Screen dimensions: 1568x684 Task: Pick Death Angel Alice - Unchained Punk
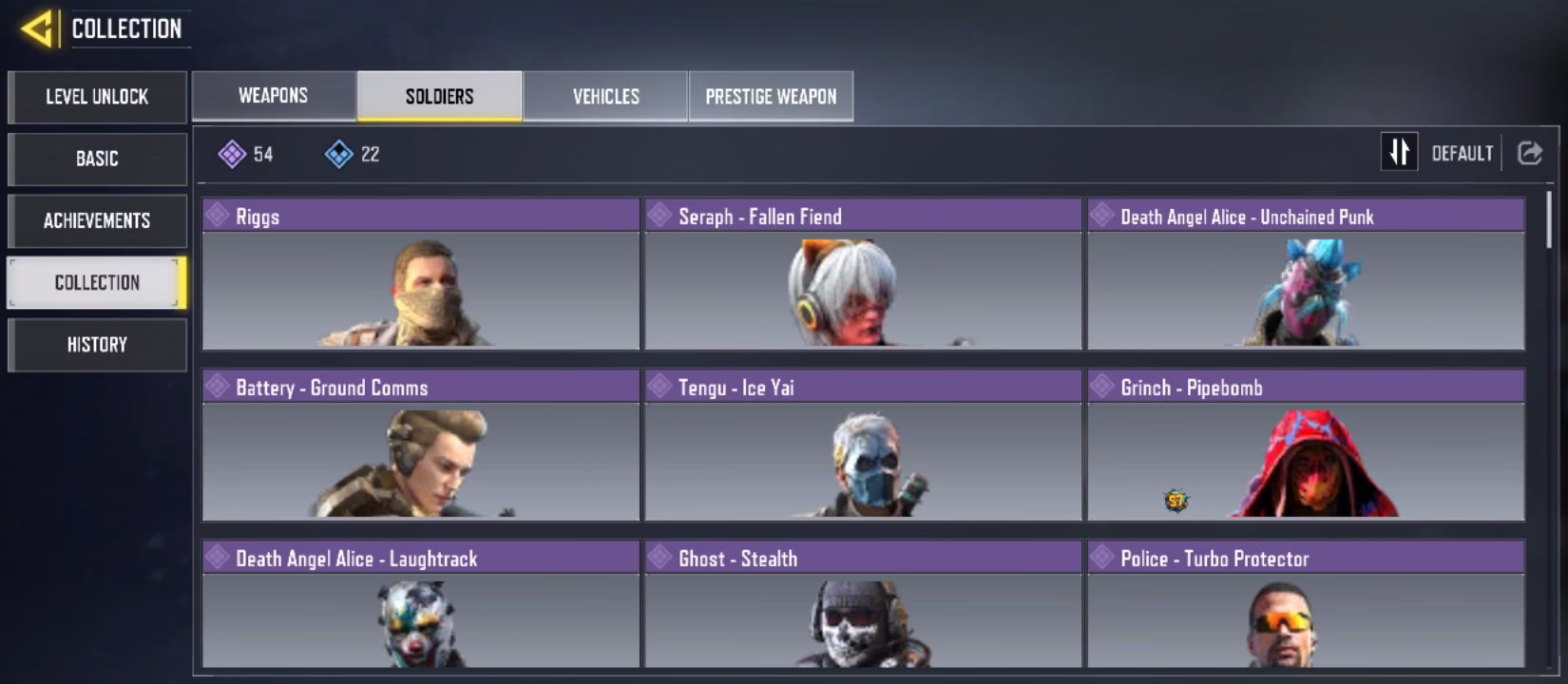coord(1306,275)
